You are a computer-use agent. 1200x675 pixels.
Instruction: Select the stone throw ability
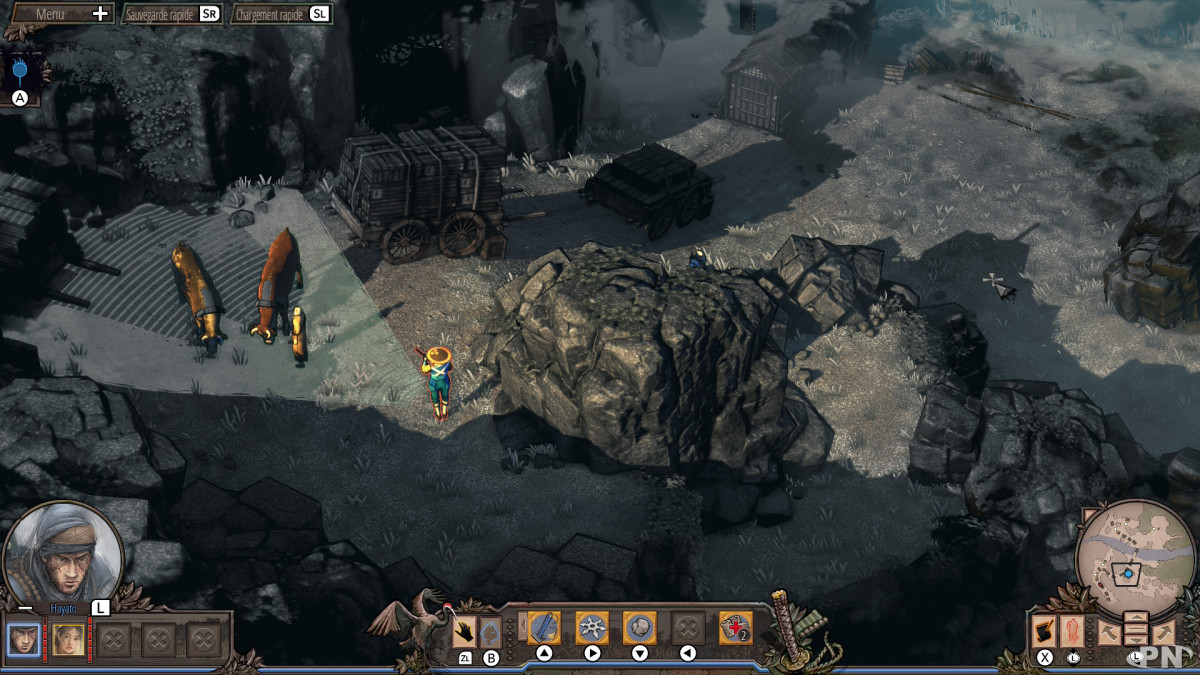640,628
